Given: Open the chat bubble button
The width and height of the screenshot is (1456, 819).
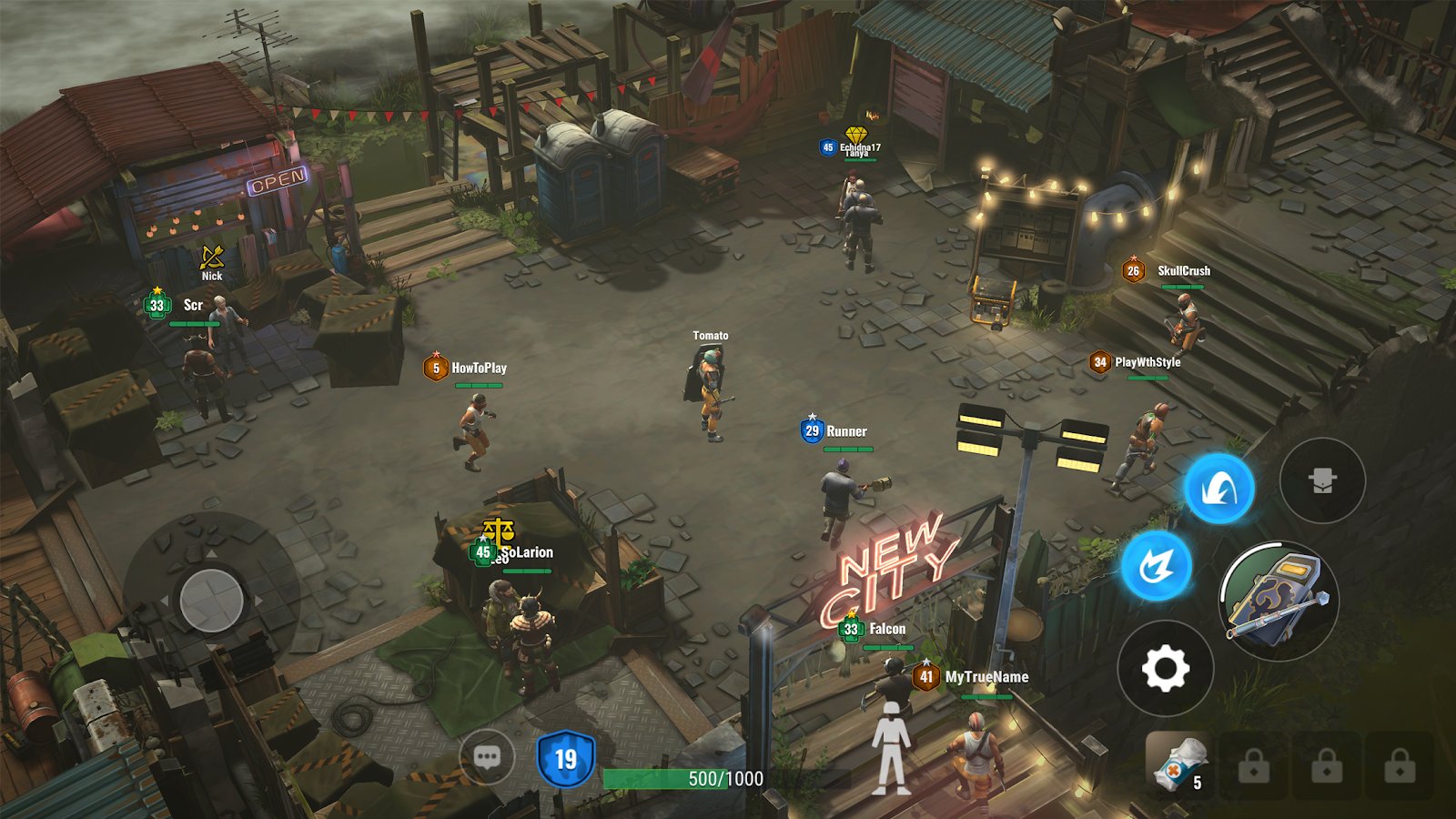Looking at the screenshot, I should (x=487, y=756).
